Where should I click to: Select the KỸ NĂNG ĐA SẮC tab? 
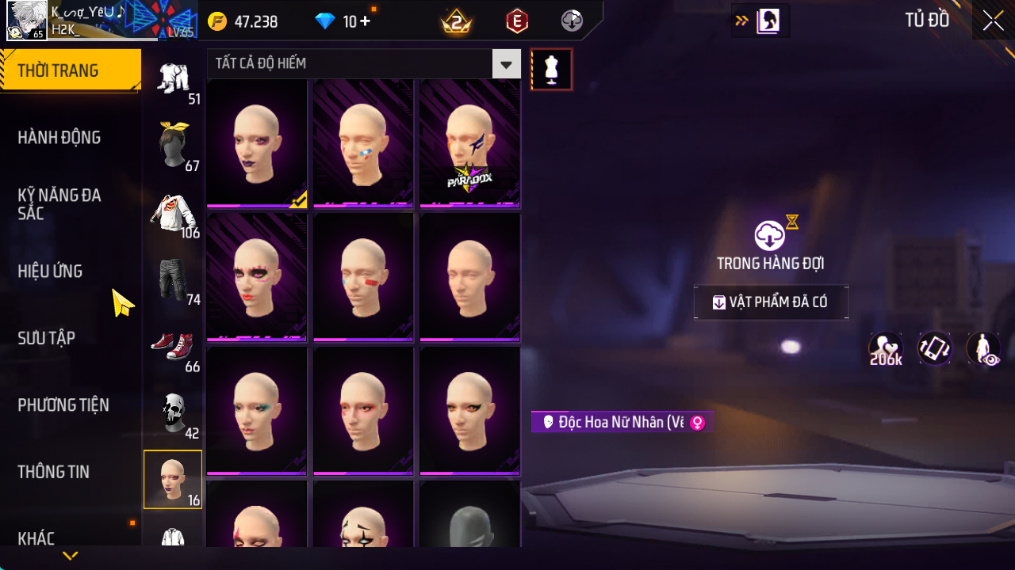[60, 204]
